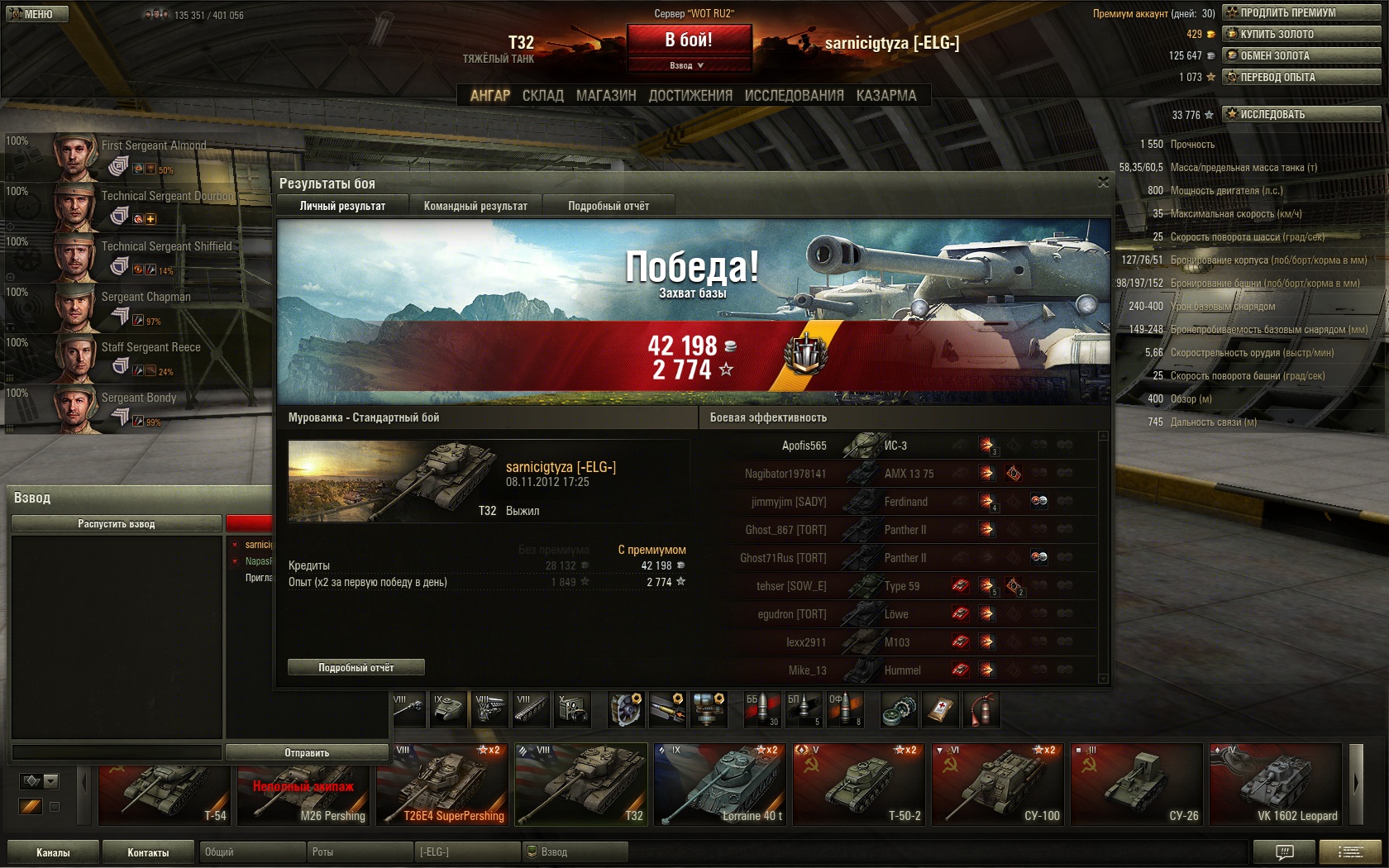
Task: Click the ИССЛЕДОВАТЬ button
Action: (x=1301, y=114)
